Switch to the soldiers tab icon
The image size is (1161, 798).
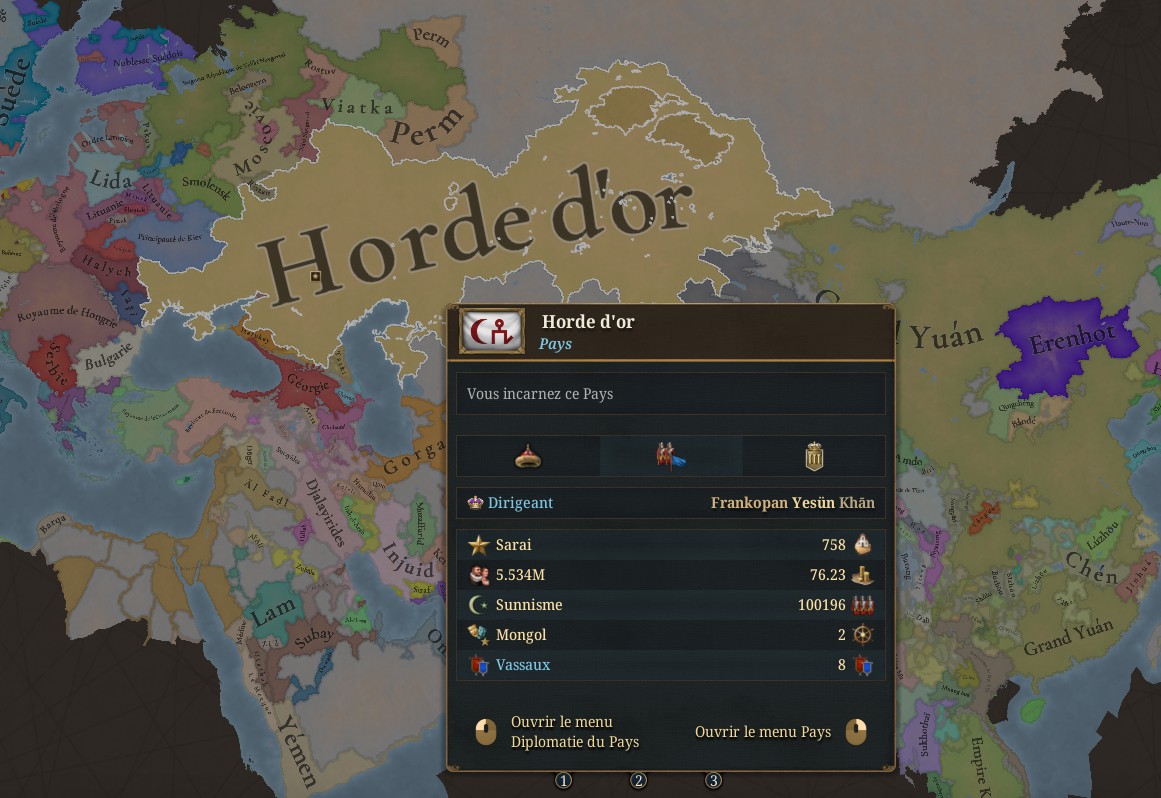671,457
